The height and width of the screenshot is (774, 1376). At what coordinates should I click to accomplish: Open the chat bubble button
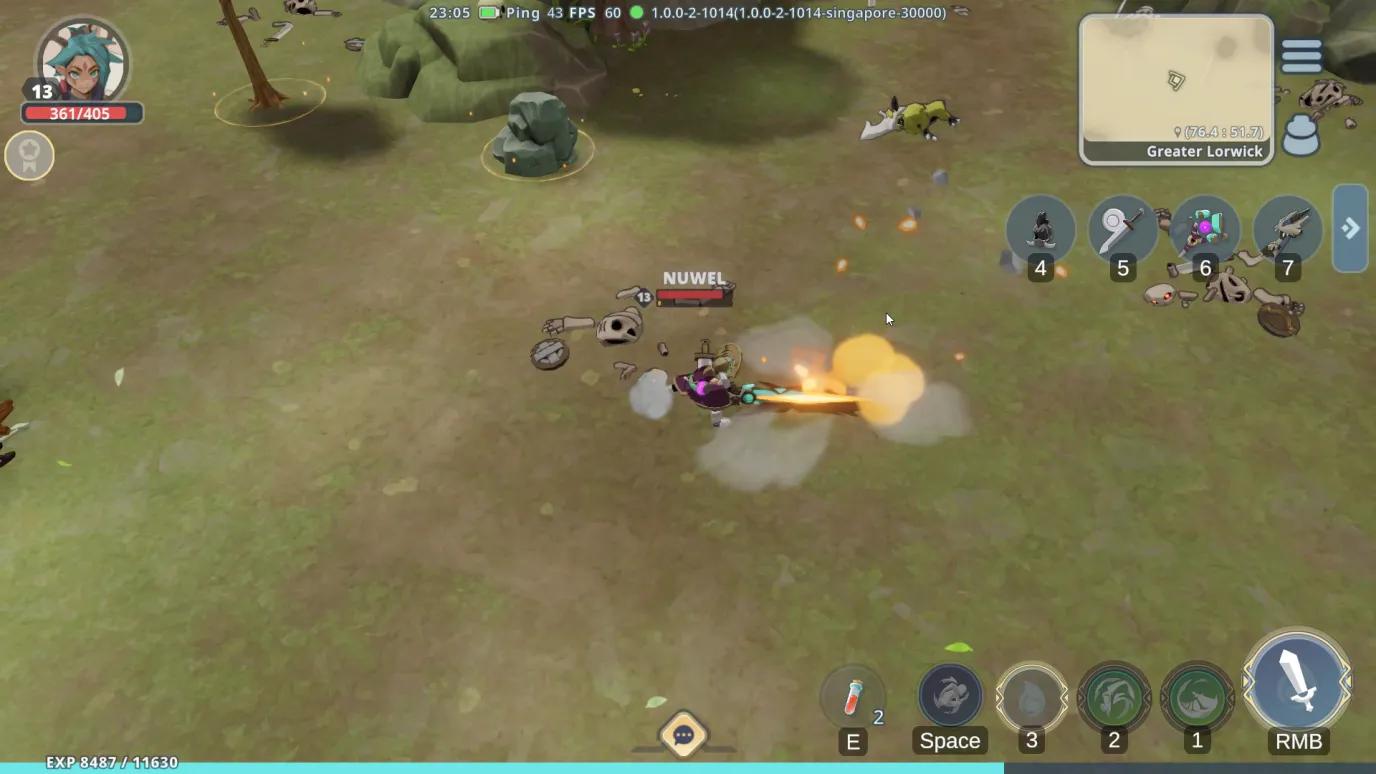(684, 736)
